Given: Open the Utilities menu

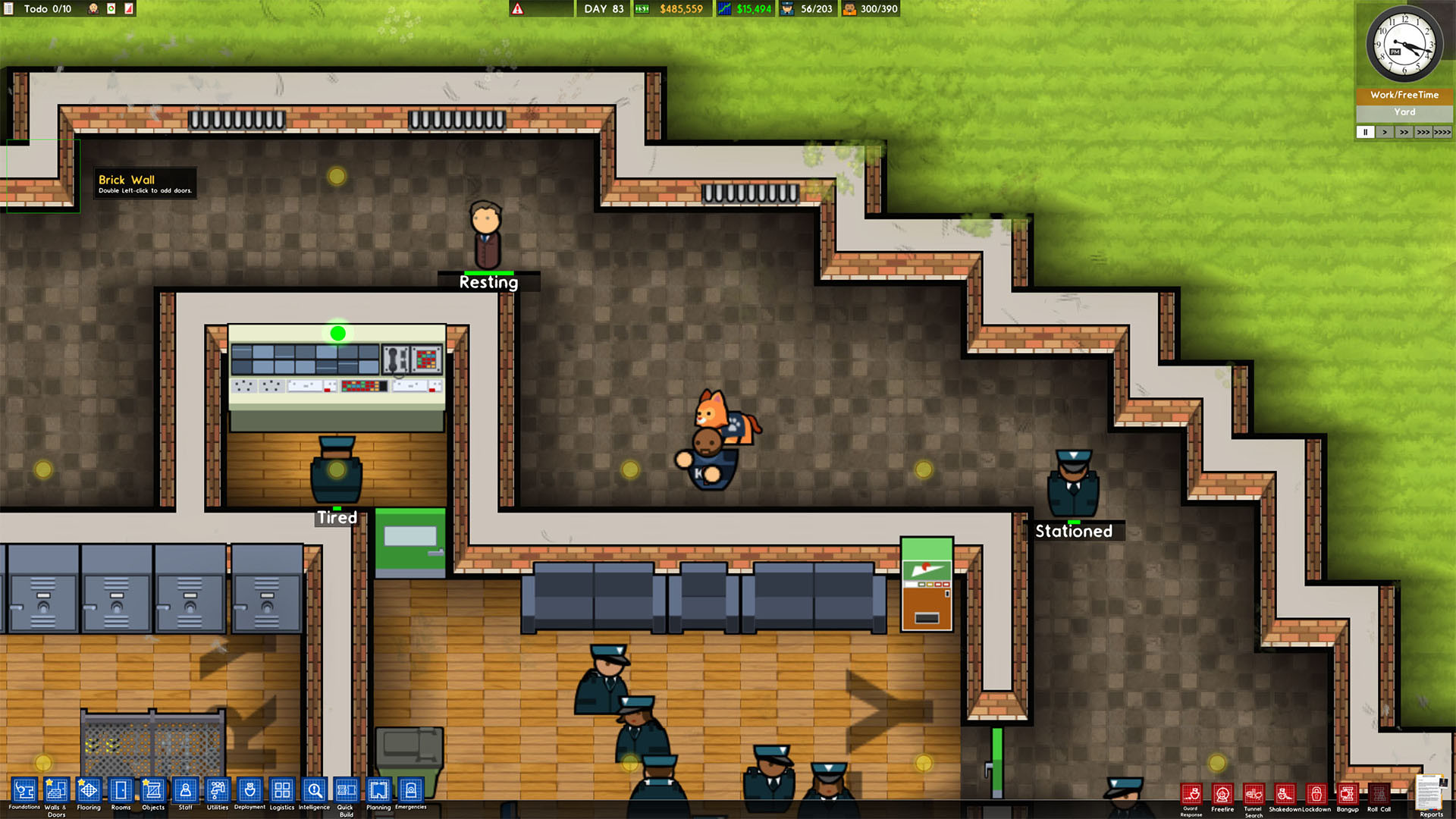Looking at the screenshot, I should (218, 792).
